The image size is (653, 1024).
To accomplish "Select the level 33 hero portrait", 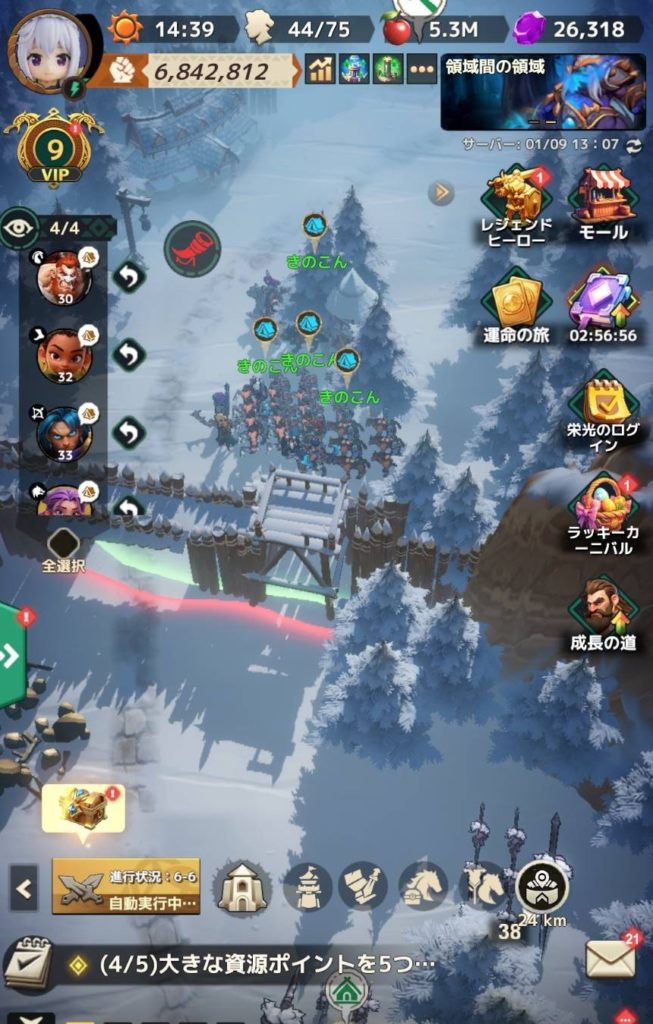I will [x=63, y=432].
